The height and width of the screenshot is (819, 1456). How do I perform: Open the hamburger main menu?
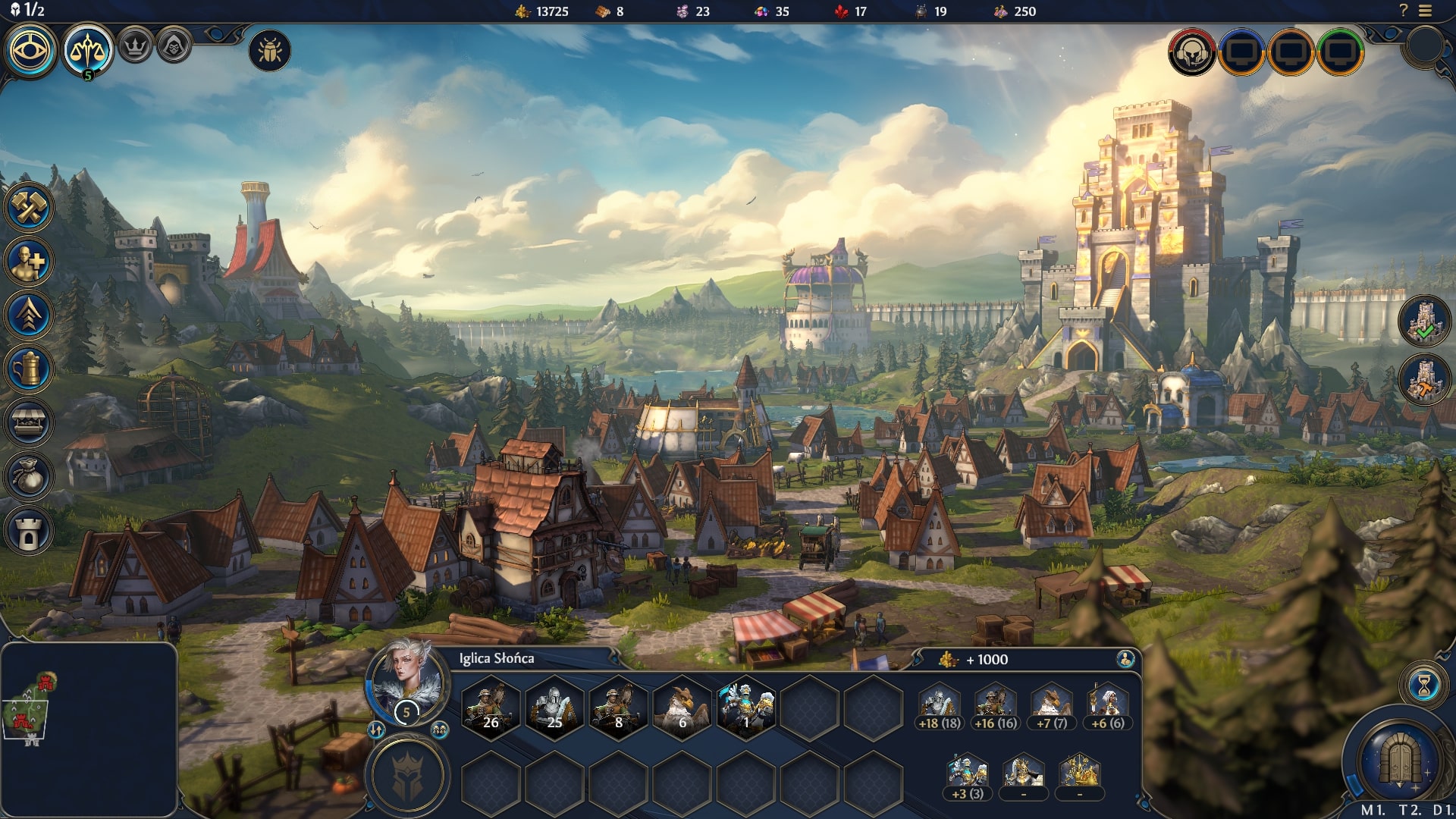click(x=1426, y=11)
